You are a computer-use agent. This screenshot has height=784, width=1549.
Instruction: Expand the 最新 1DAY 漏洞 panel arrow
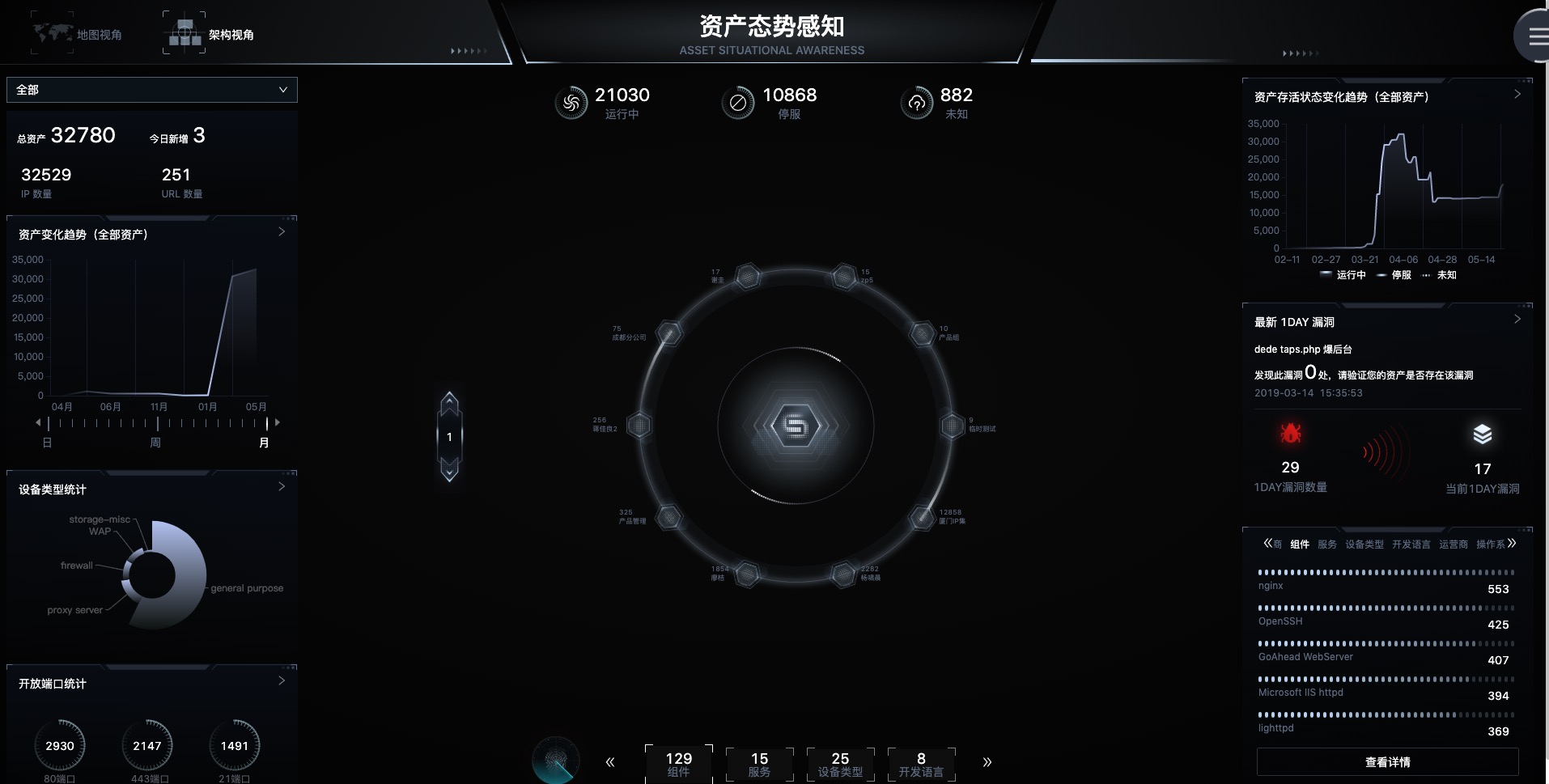pyautogui.click(x=1517, y=320)
